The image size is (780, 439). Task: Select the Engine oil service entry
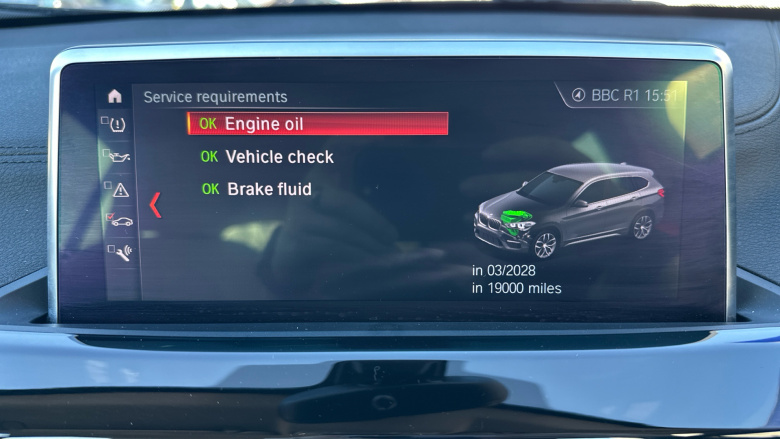[x=317, y=124]
